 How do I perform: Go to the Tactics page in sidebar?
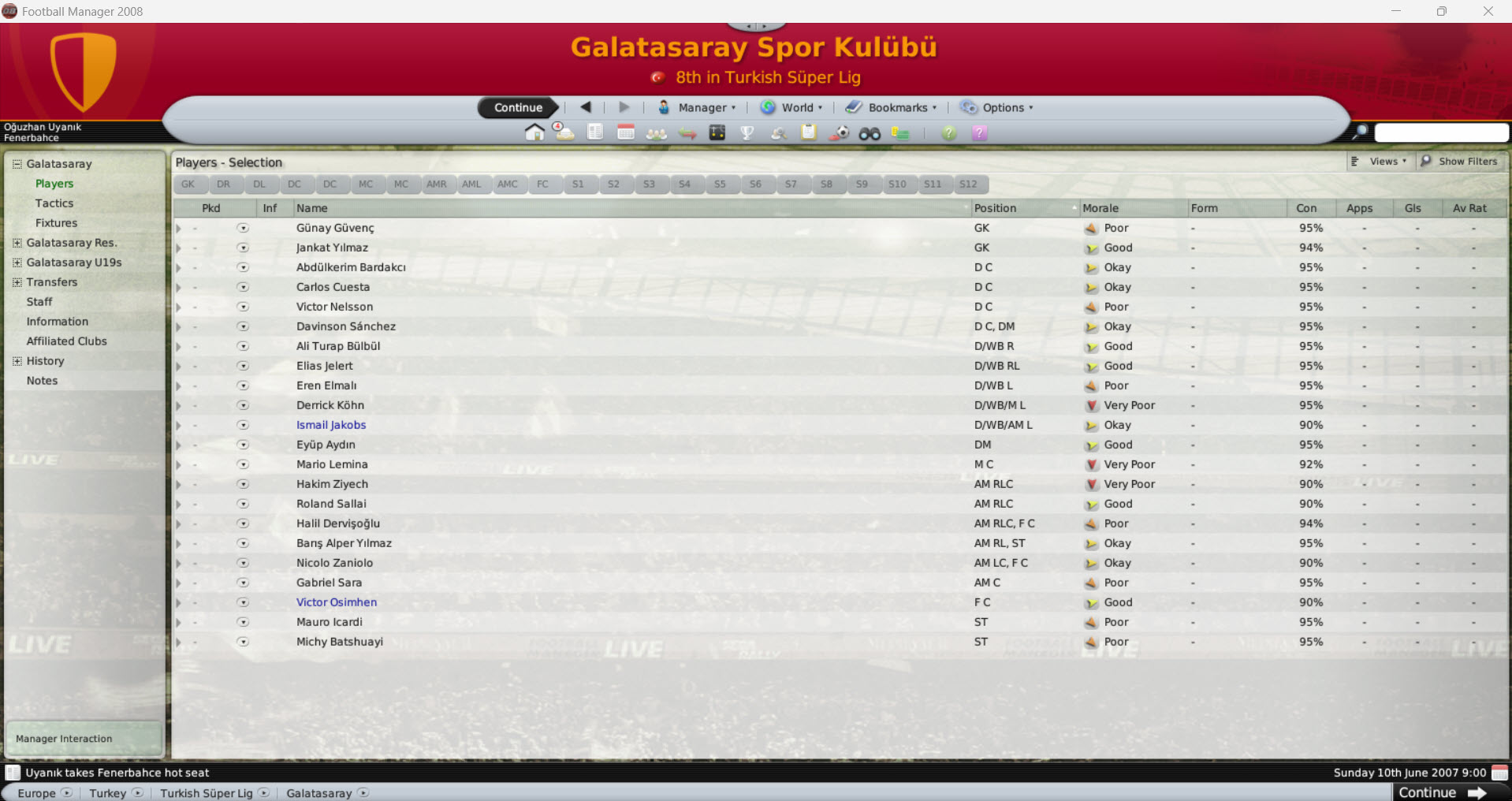pyautogui.click(x=54, y=203)
